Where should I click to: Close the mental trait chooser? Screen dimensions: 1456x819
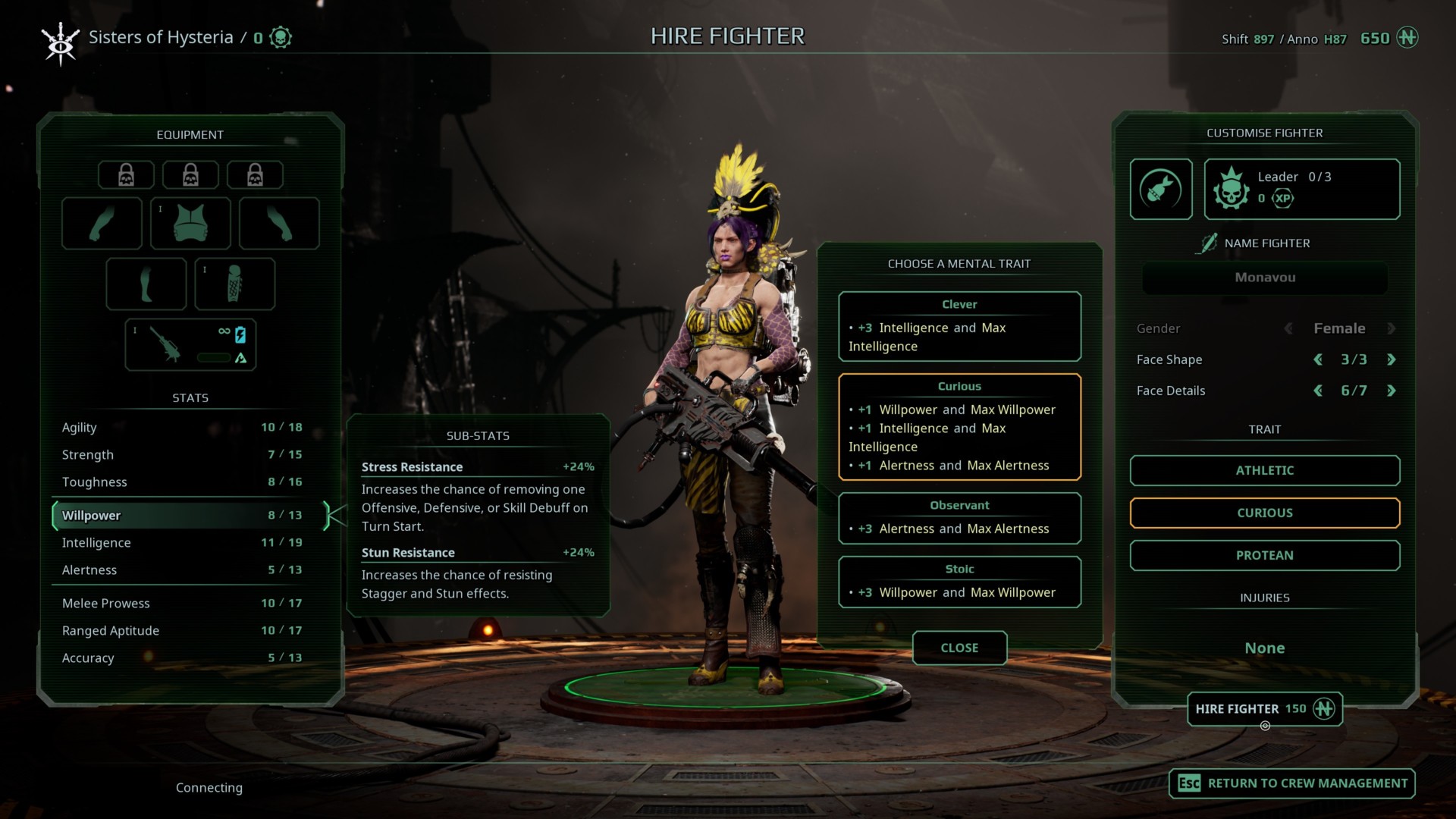click(959, 648)
